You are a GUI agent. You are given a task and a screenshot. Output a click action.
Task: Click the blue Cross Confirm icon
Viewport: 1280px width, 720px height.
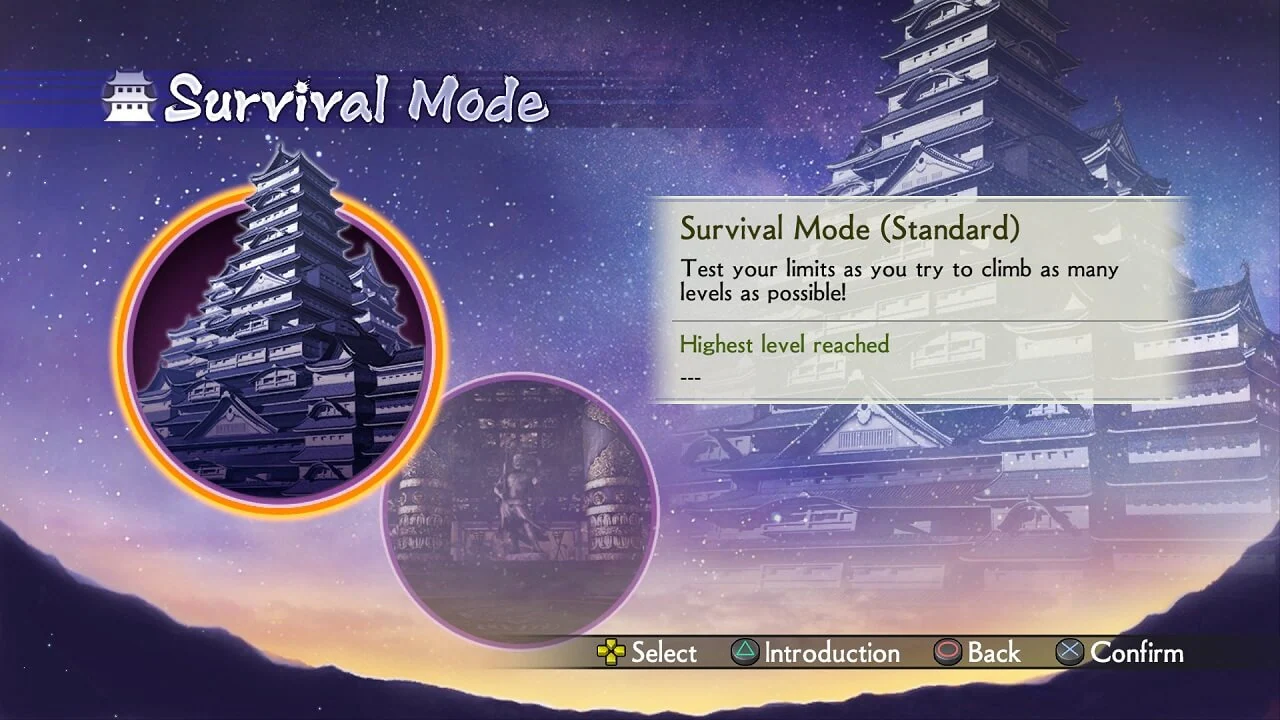pyautogui.click(x=1072, y=653)
